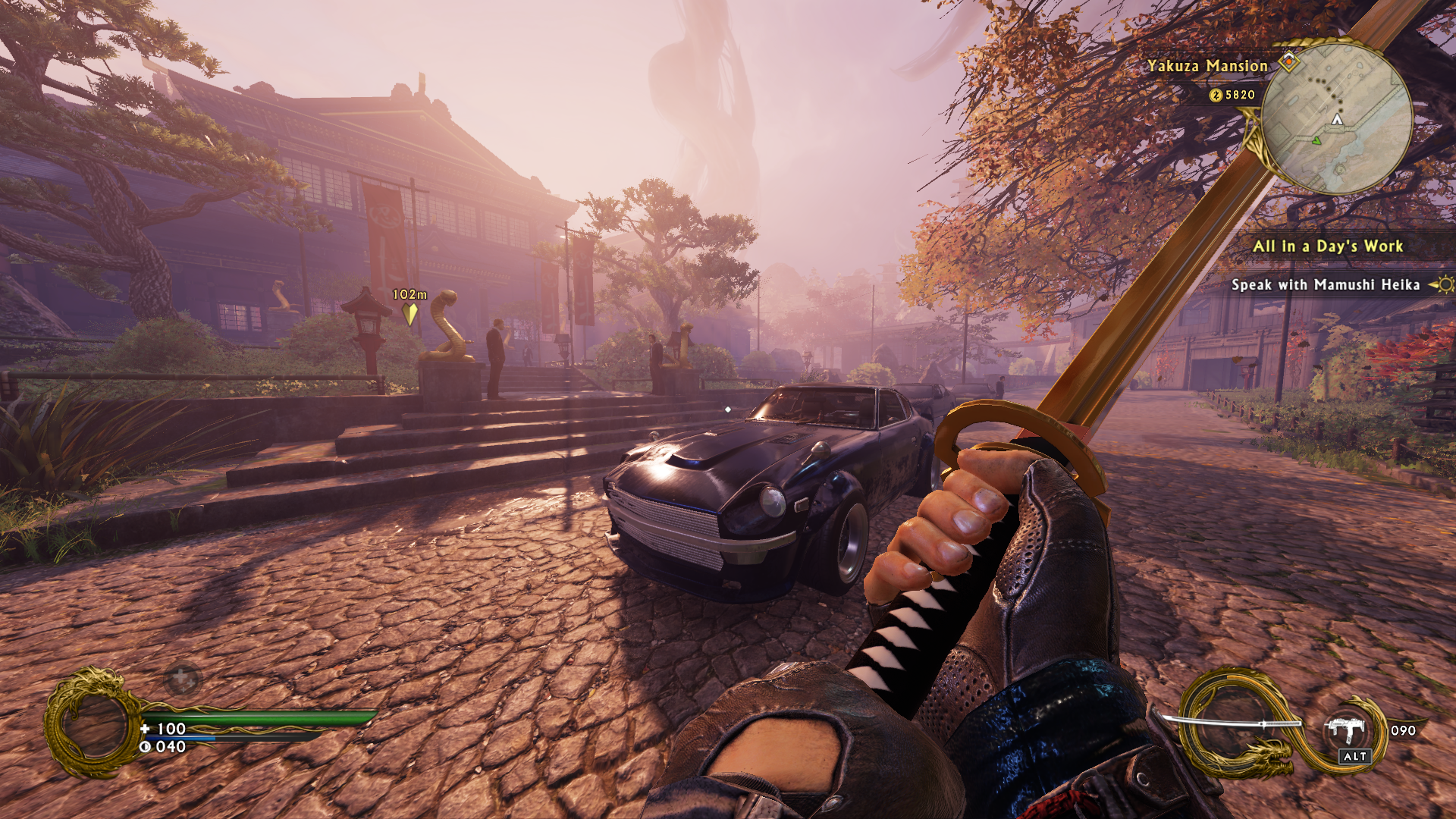The width and height of the screenshot is (1456, 819).
Task: Click the yellow 102m waypoint marker
Action: tap(409, 312)
